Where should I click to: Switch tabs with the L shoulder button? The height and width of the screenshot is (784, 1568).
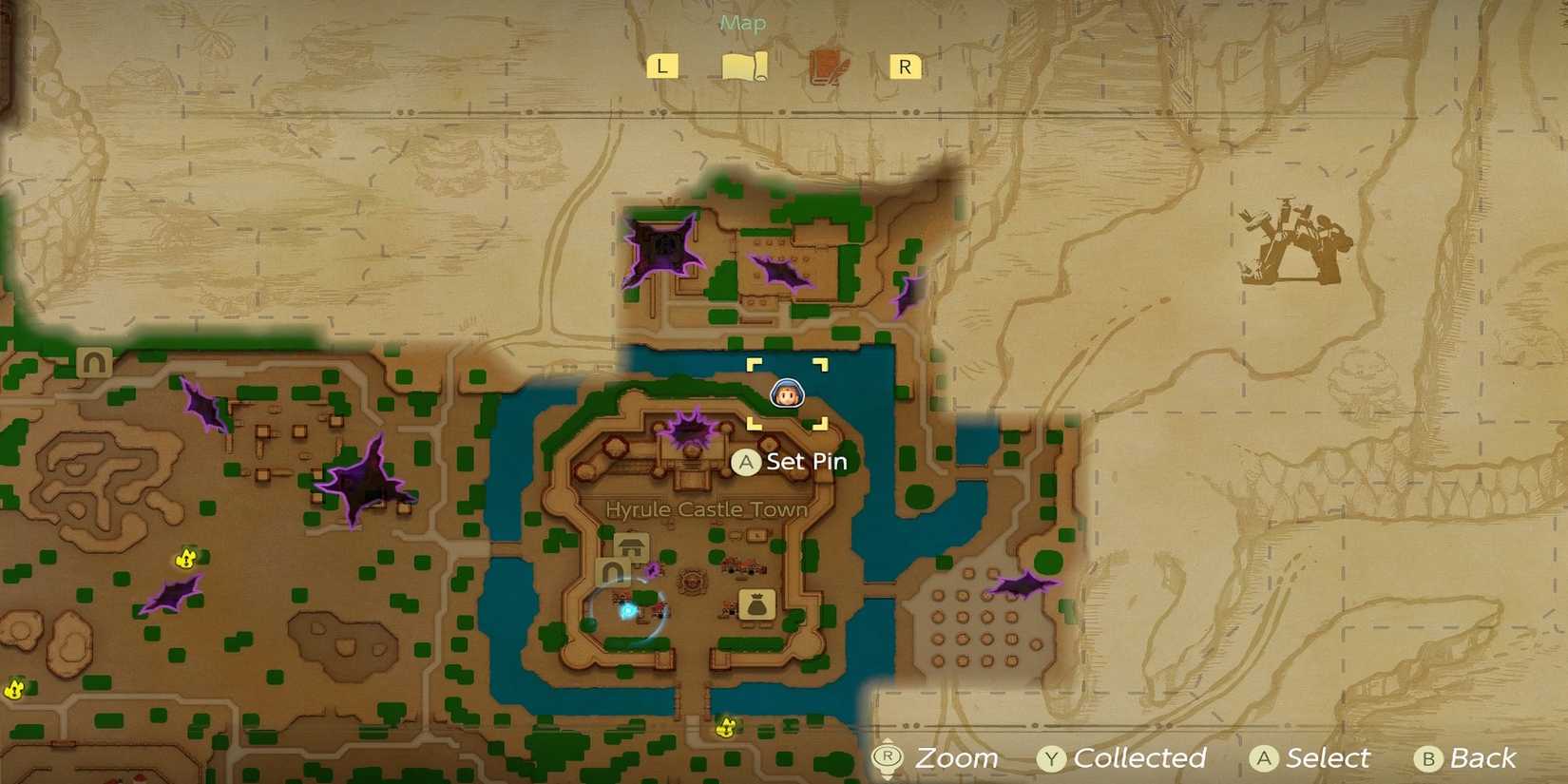[x=662, y=66]
